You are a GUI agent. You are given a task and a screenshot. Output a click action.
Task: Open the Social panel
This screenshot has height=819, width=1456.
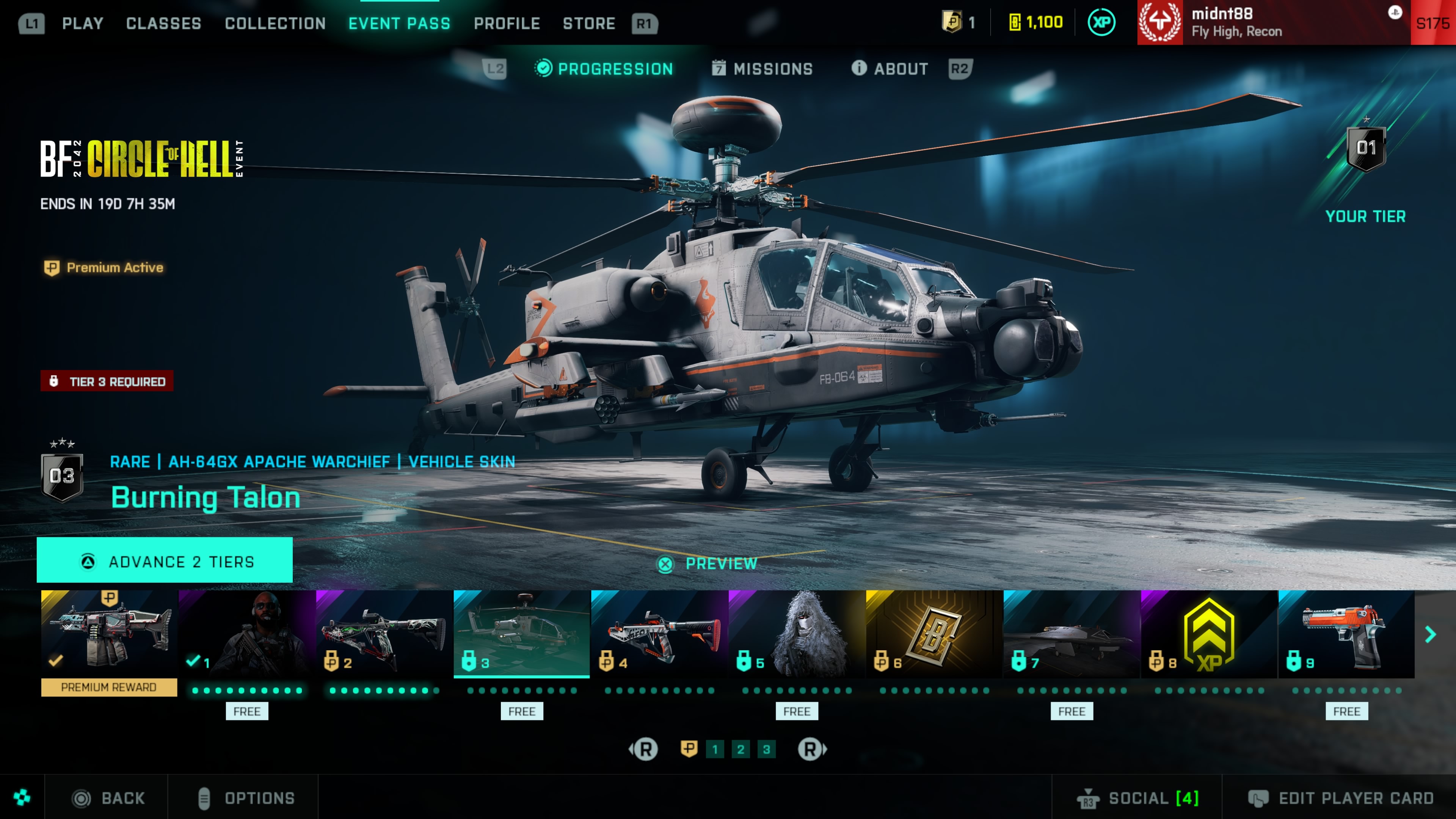pos(1137,798)
